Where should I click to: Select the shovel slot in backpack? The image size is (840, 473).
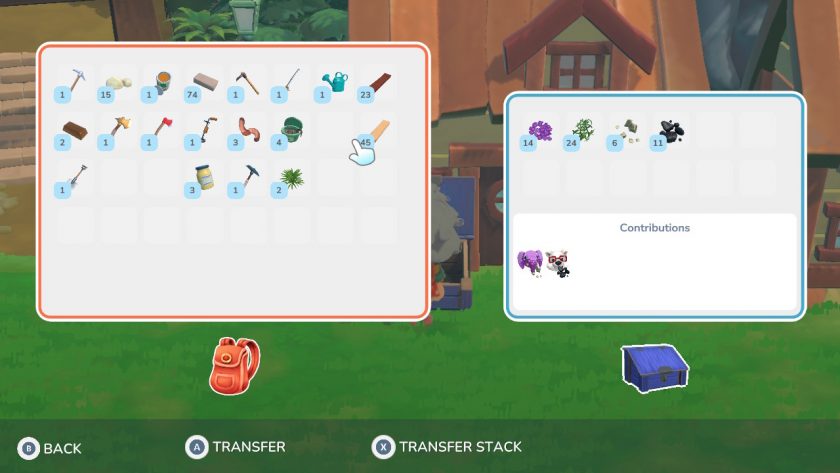pyautogui.click(x=75, y=178)
